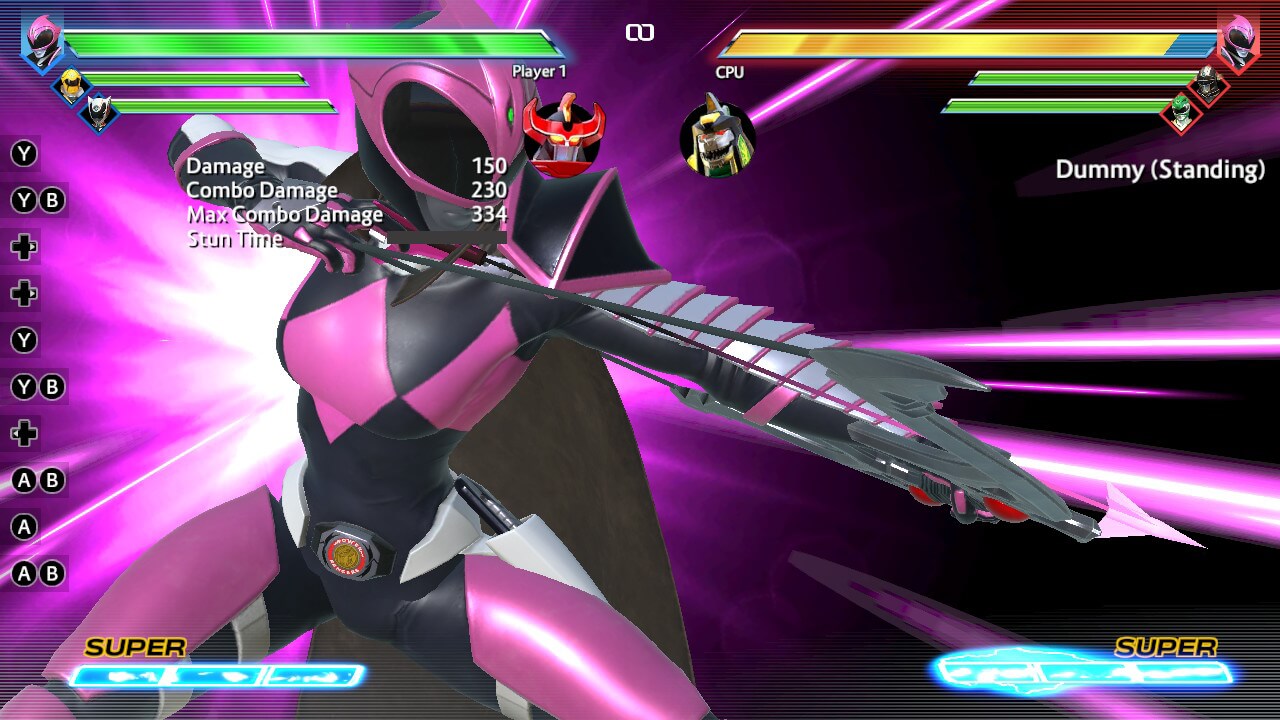Choose Player 1's white helmet assist portrait
Image resolution: width=1280 pixels, height=720 pixels.
[99, 112]
